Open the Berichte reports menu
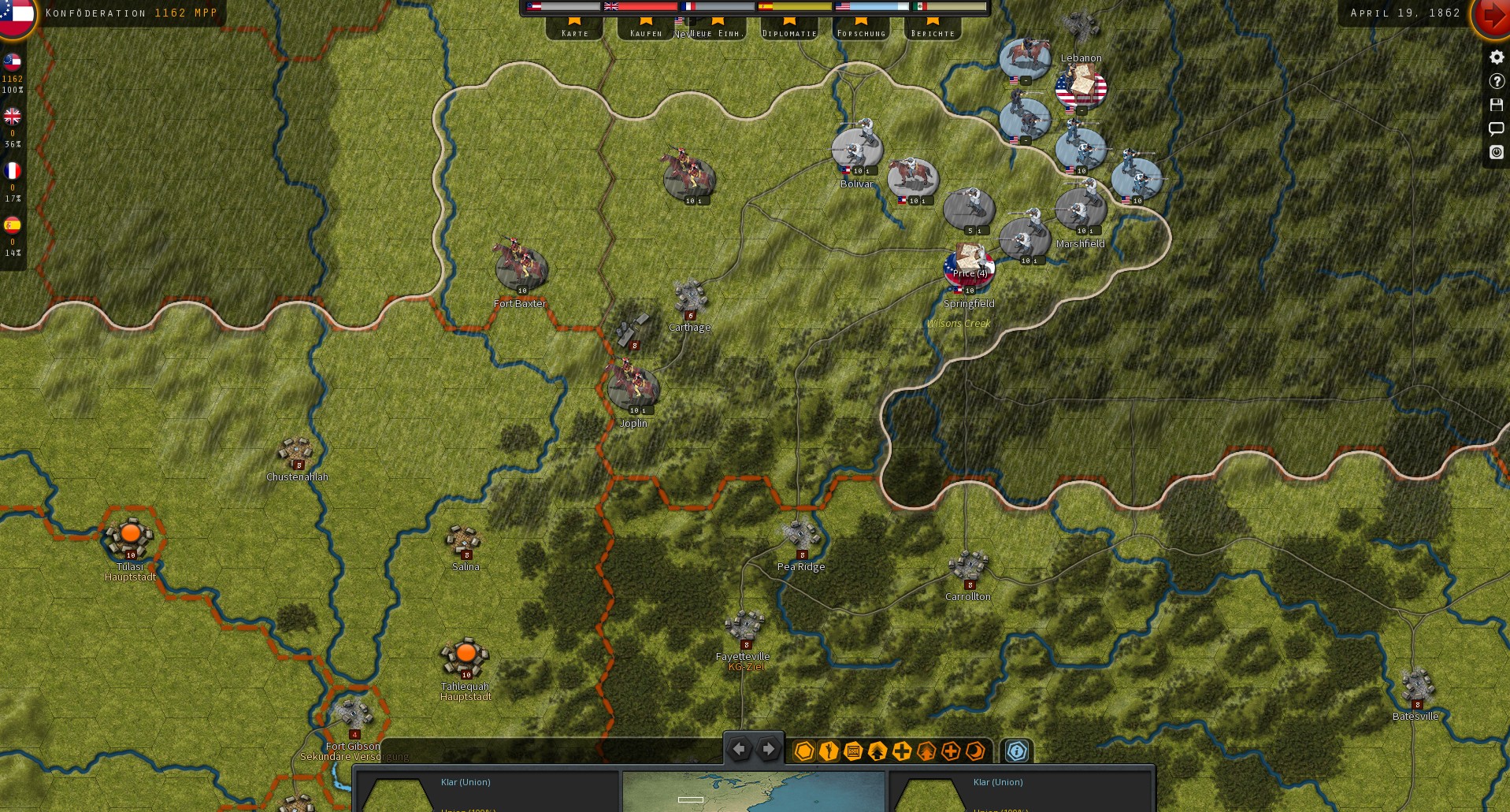 click(x=932, y=32)
